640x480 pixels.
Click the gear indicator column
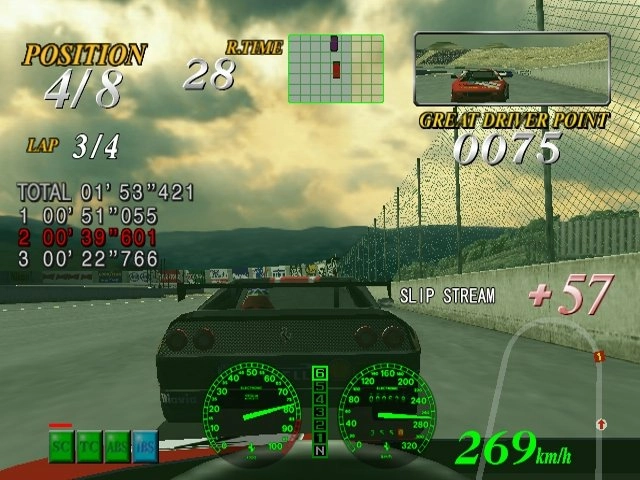[320, 412]
